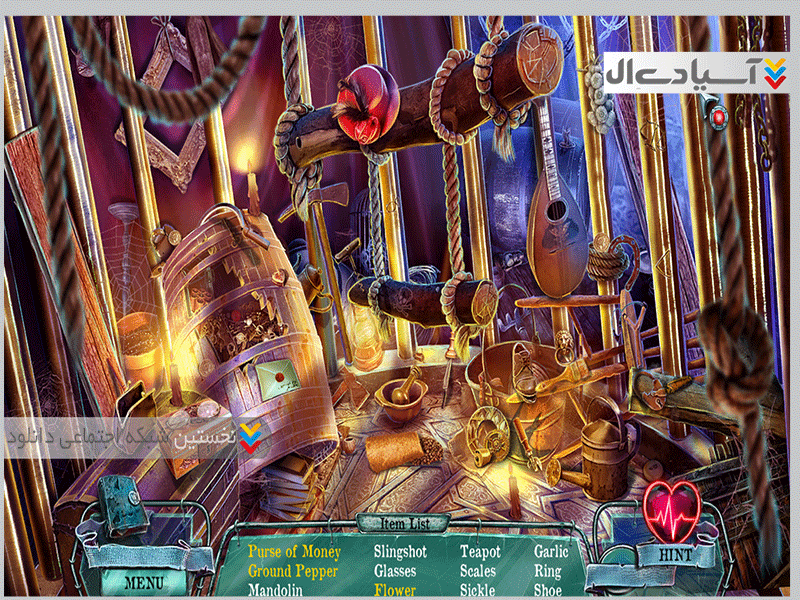This screenshot has height=600, width=800.
Task: Select the Ring list entry
Action: click(x=547, y=572)
